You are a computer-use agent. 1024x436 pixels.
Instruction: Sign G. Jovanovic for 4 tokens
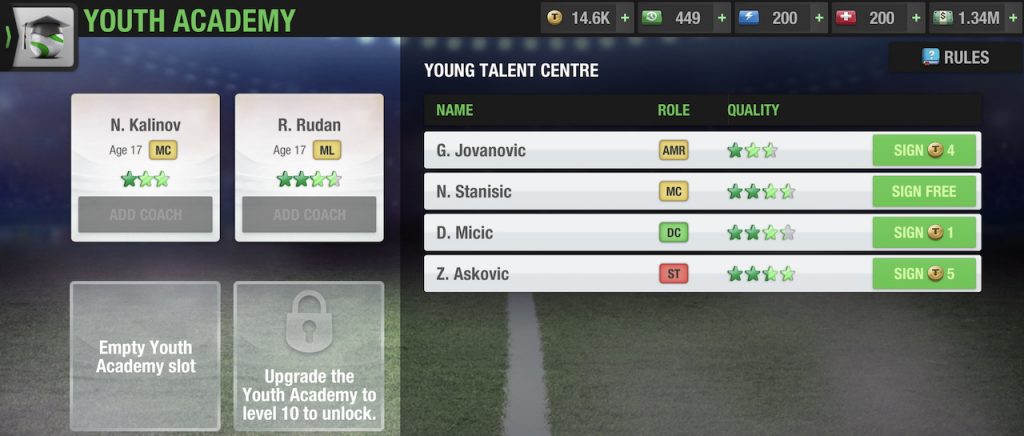tap(924, 151)
